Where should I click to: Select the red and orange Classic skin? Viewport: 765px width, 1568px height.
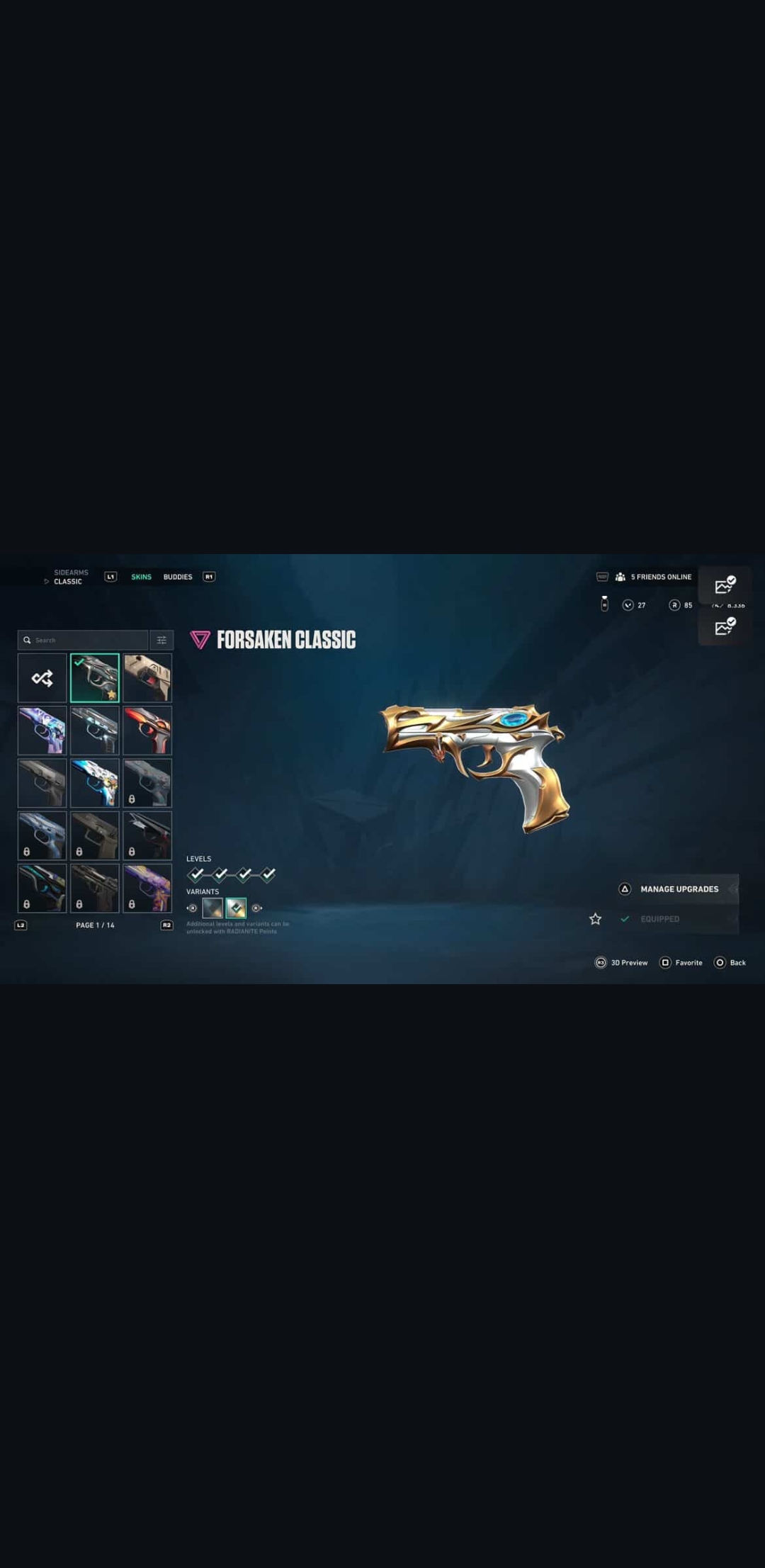[147, 731]
